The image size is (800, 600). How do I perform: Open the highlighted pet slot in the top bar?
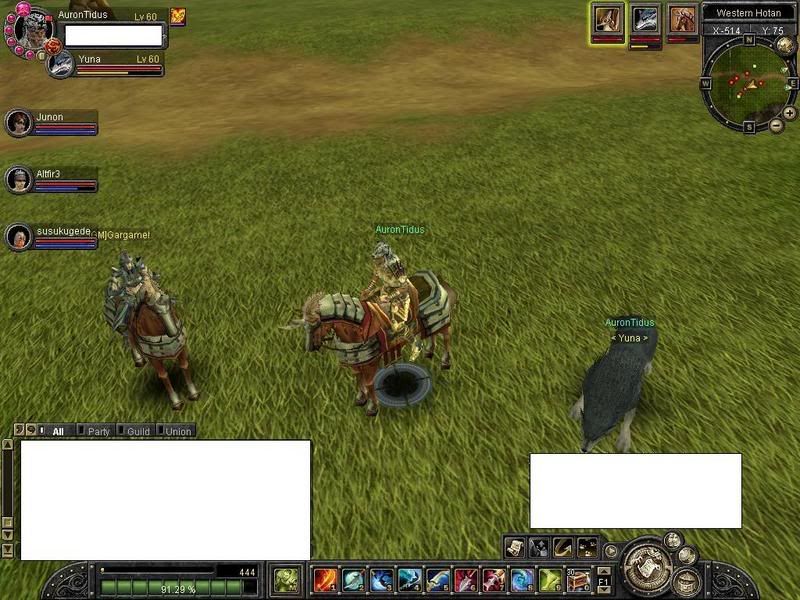click(607, 19)
